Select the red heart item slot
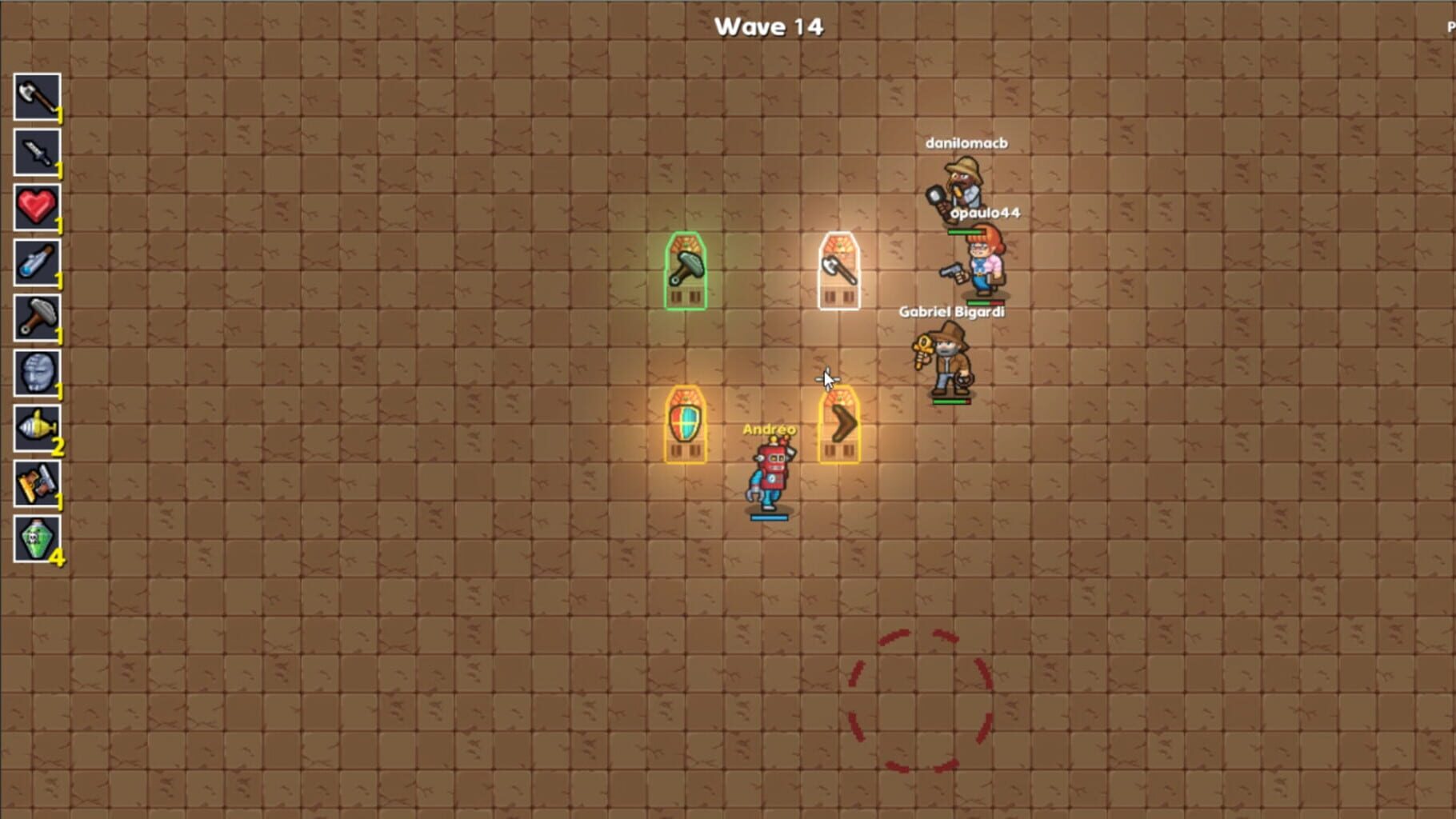 point(37,207)
